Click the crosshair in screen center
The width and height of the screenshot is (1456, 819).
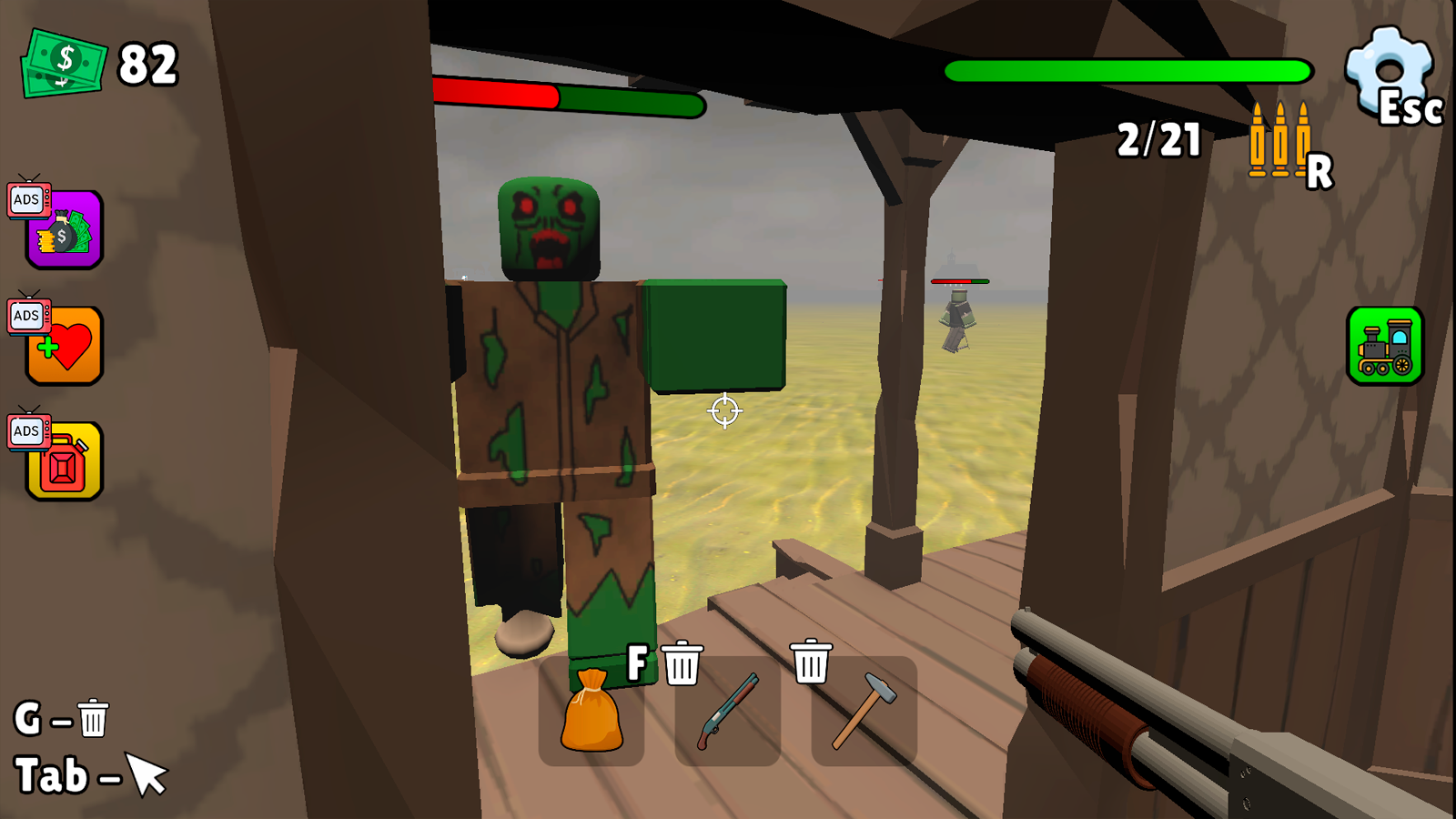723,411
